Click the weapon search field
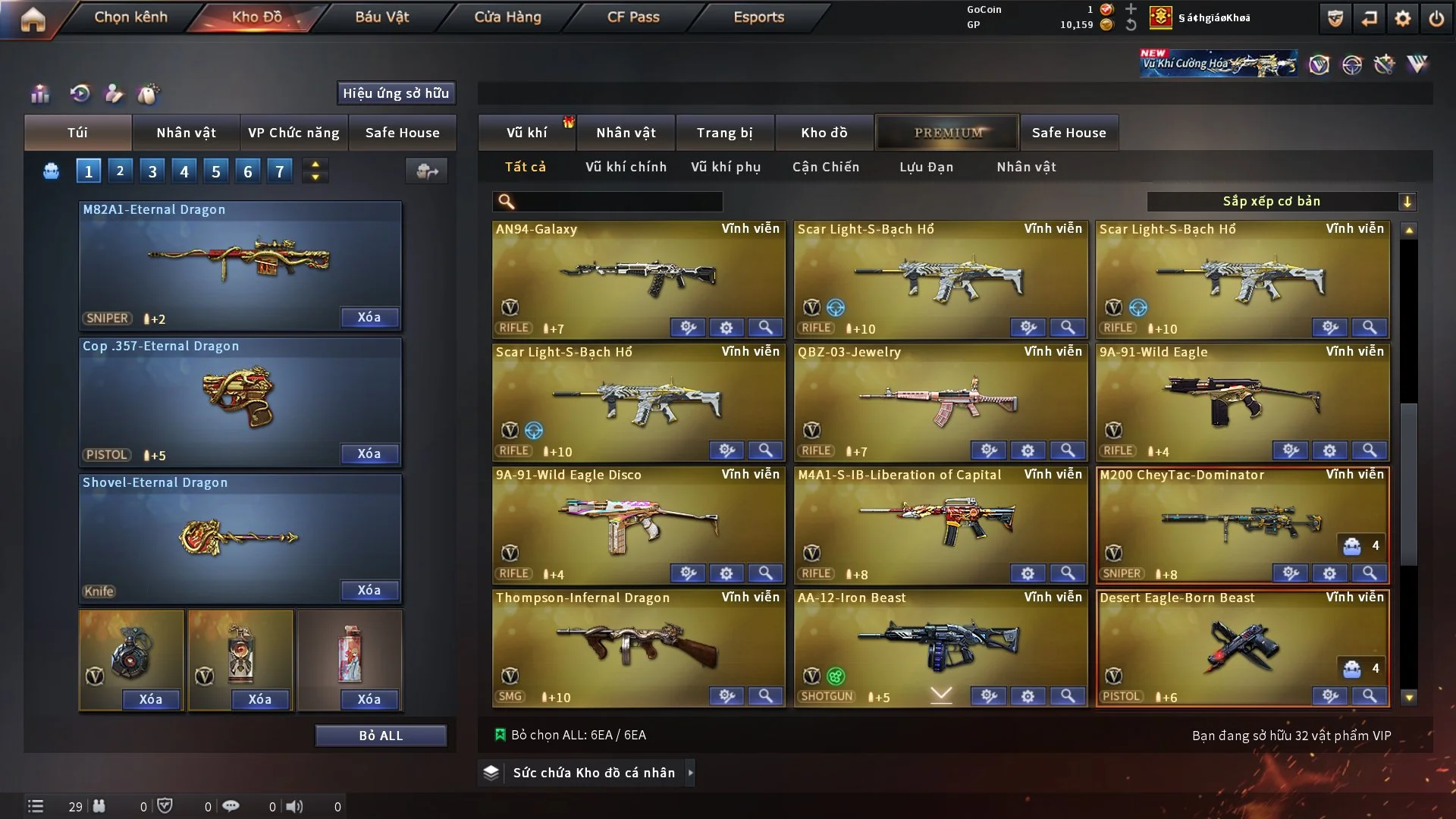The image size is (1456, 819). pyautogui.click(x=618, y=201)
